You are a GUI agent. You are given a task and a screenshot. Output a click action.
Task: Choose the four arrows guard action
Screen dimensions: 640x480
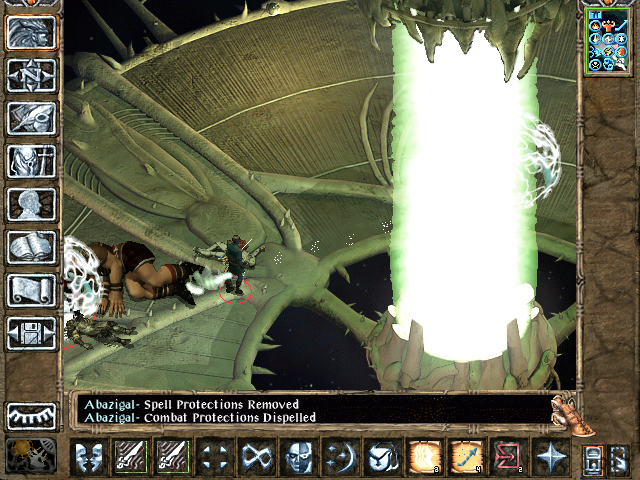coord(214,458)
